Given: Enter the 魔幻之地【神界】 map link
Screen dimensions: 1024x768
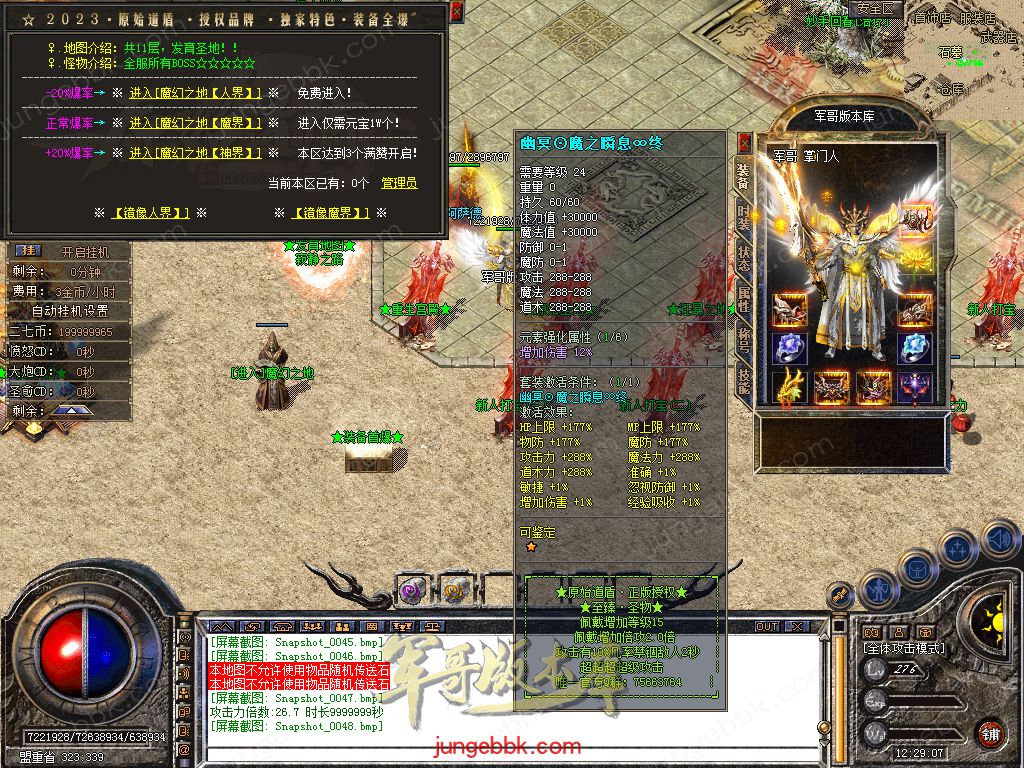Looking at the screenshot, I should (195, 153).
